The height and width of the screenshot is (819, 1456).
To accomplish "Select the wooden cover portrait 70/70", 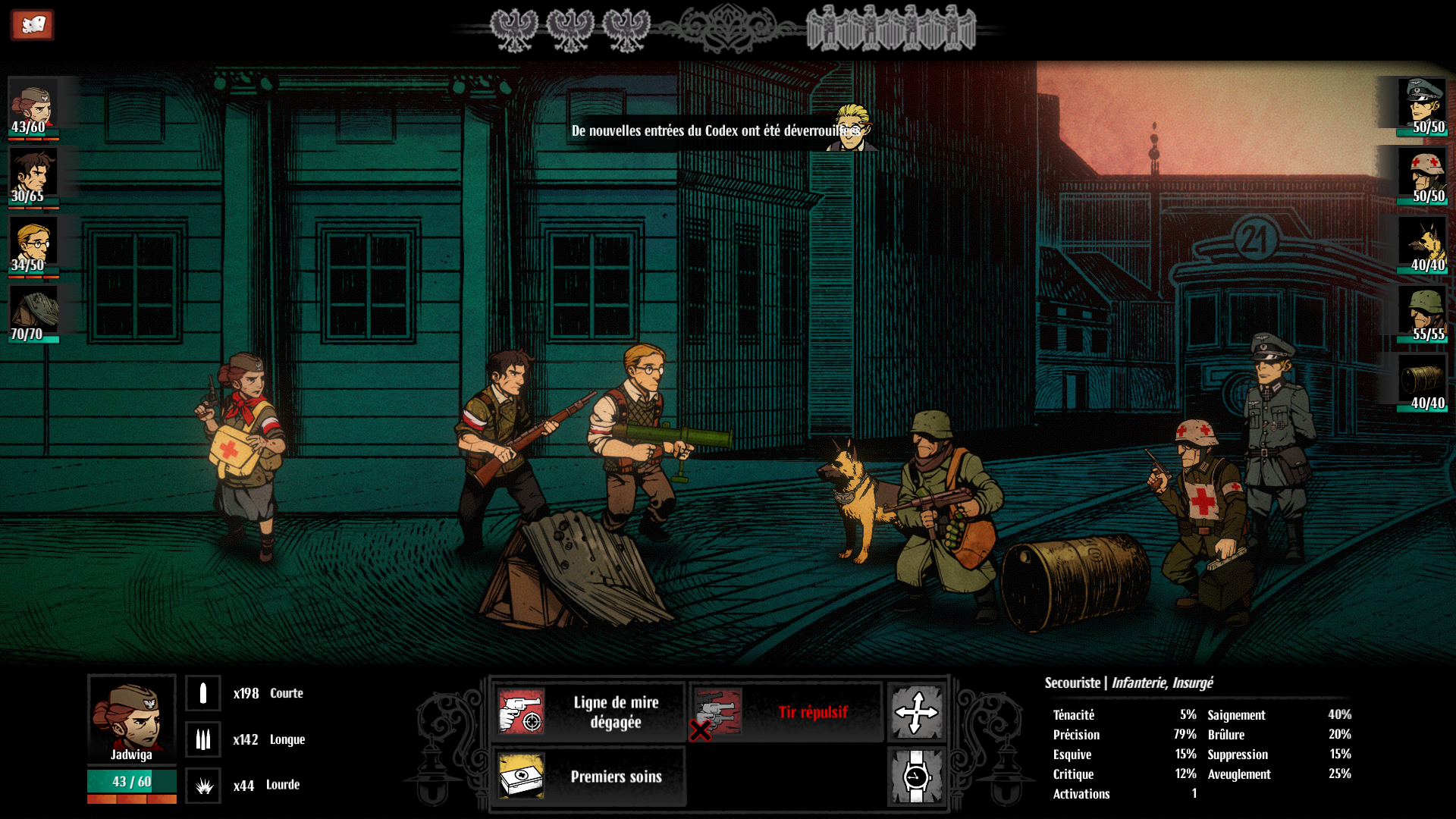I will 33,314.
